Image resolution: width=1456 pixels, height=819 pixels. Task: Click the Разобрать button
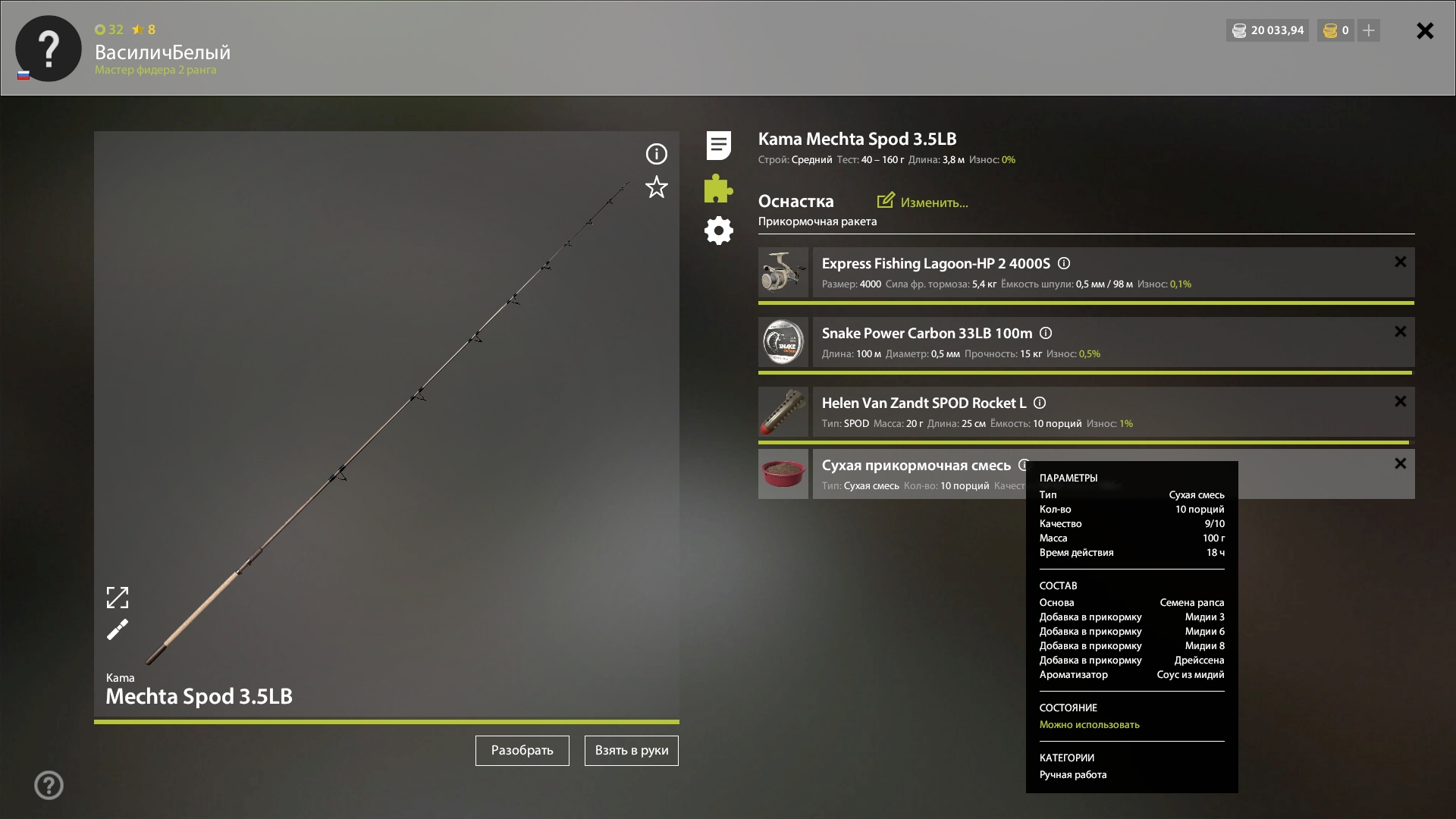[x=522, y=751]
